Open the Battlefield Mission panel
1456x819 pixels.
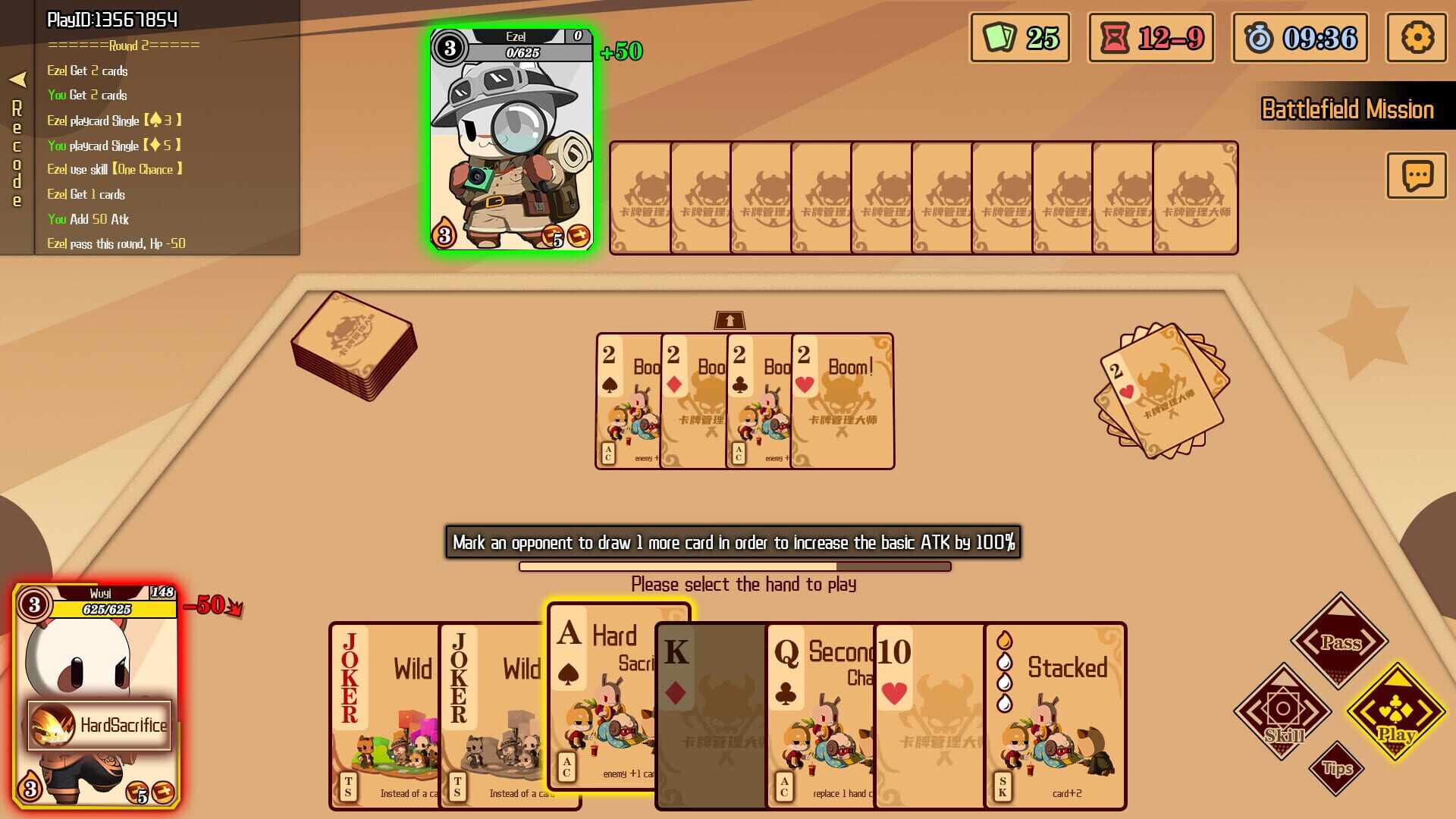(1347, 110)
